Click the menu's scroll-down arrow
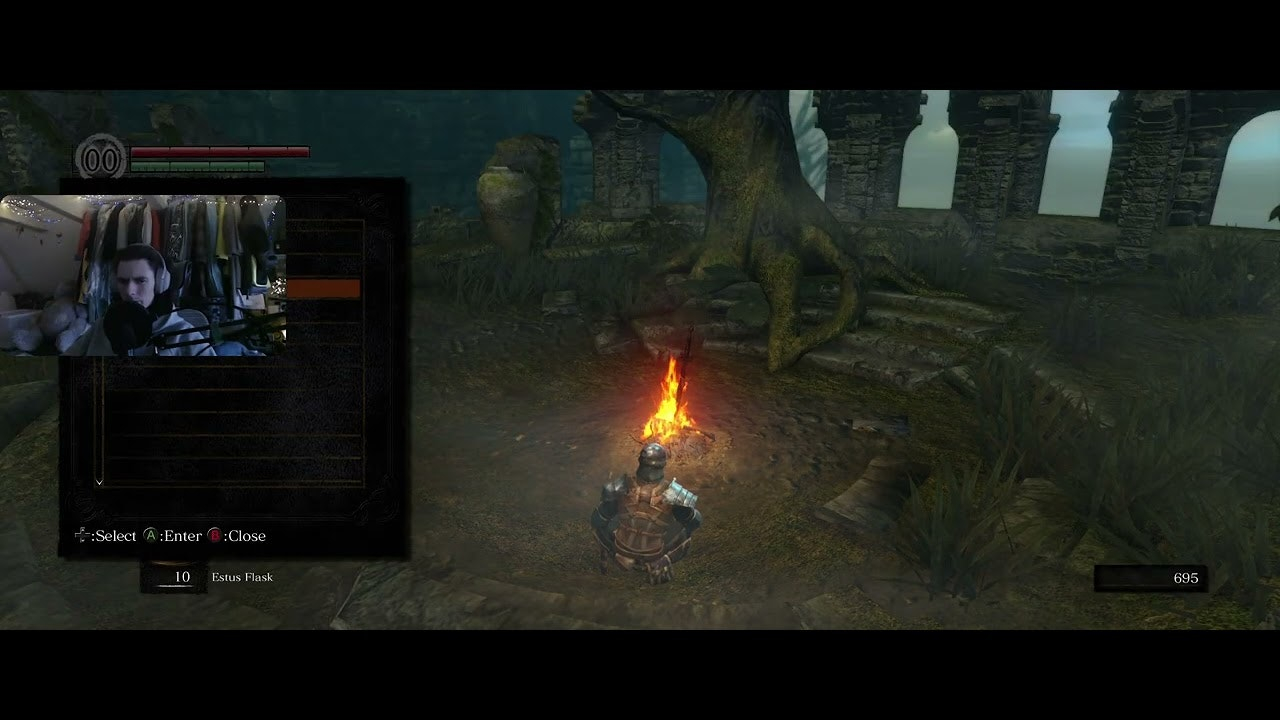 pyautogui.click(x=99, y=482)
